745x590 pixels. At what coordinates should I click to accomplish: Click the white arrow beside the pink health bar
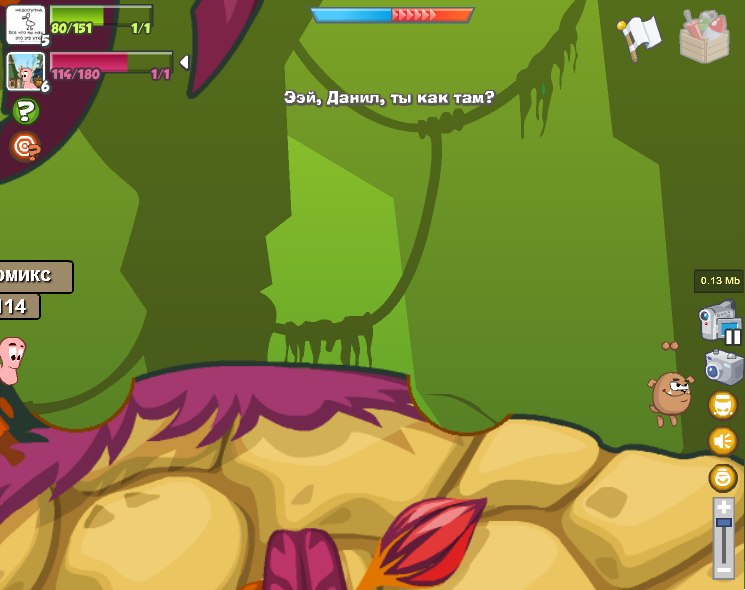[x=184, y=62]
